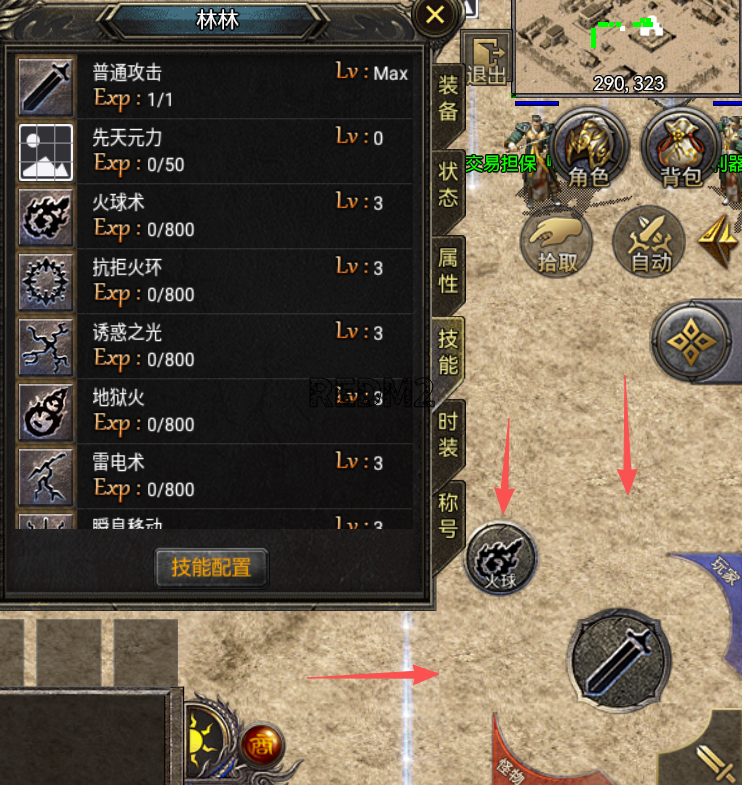Cast the 火球 fireball skill shortcut
Image resolution: width=742 pixels, height=785 pixels.
pos(502,558)
